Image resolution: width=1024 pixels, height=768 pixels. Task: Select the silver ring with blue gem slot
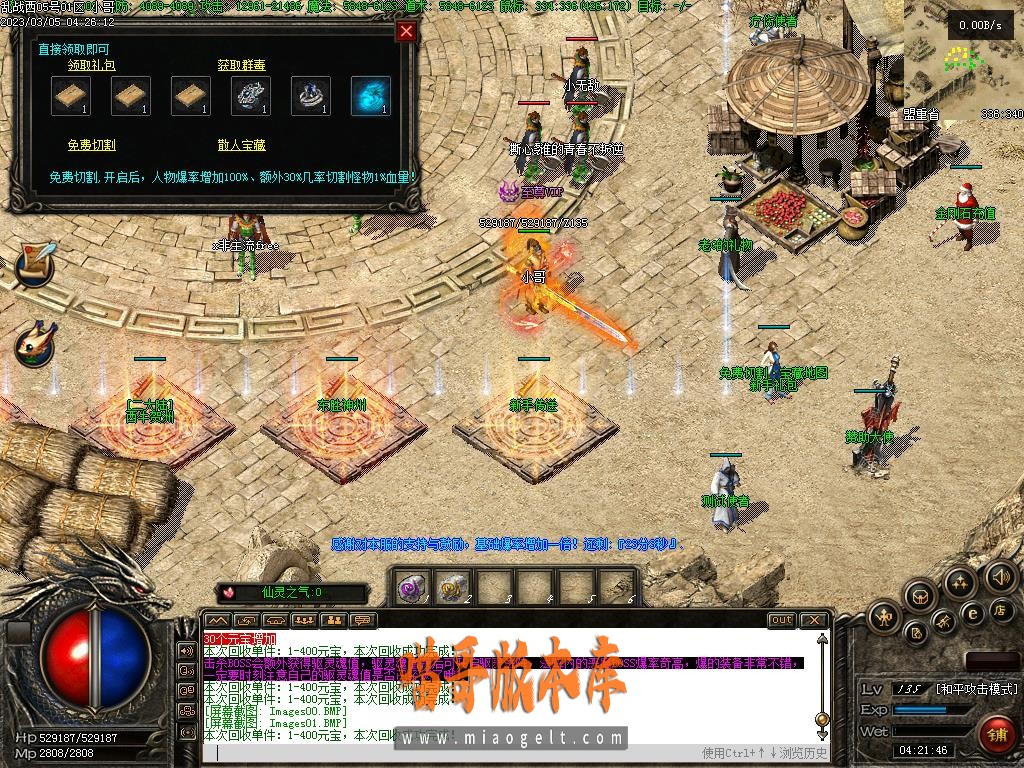[x=310, y=96]
